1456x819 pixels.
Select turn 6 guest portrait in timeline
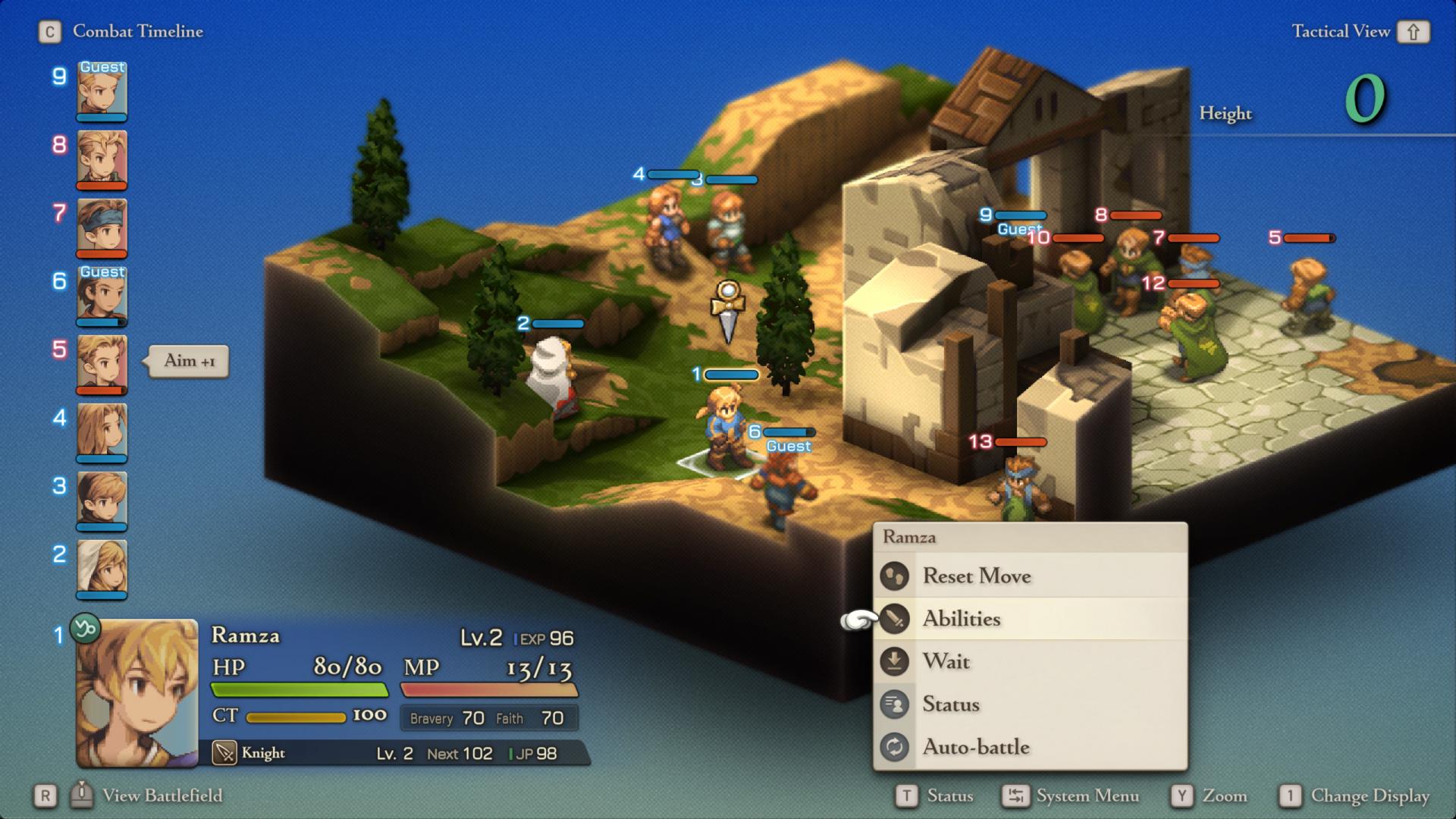pos(102,296)
